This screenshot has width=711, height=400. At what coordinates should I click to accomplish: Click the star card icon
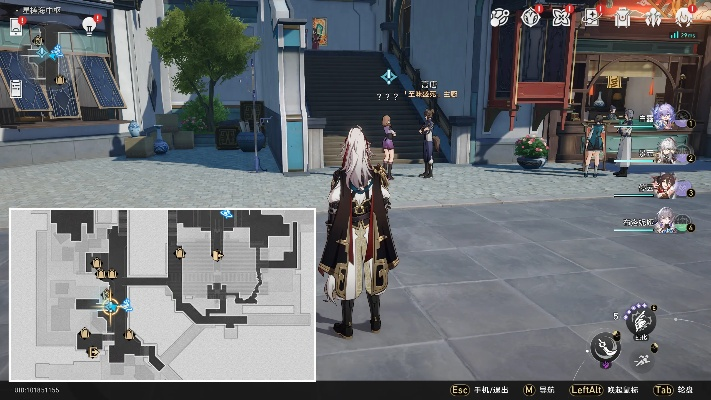tap(591, 17)
